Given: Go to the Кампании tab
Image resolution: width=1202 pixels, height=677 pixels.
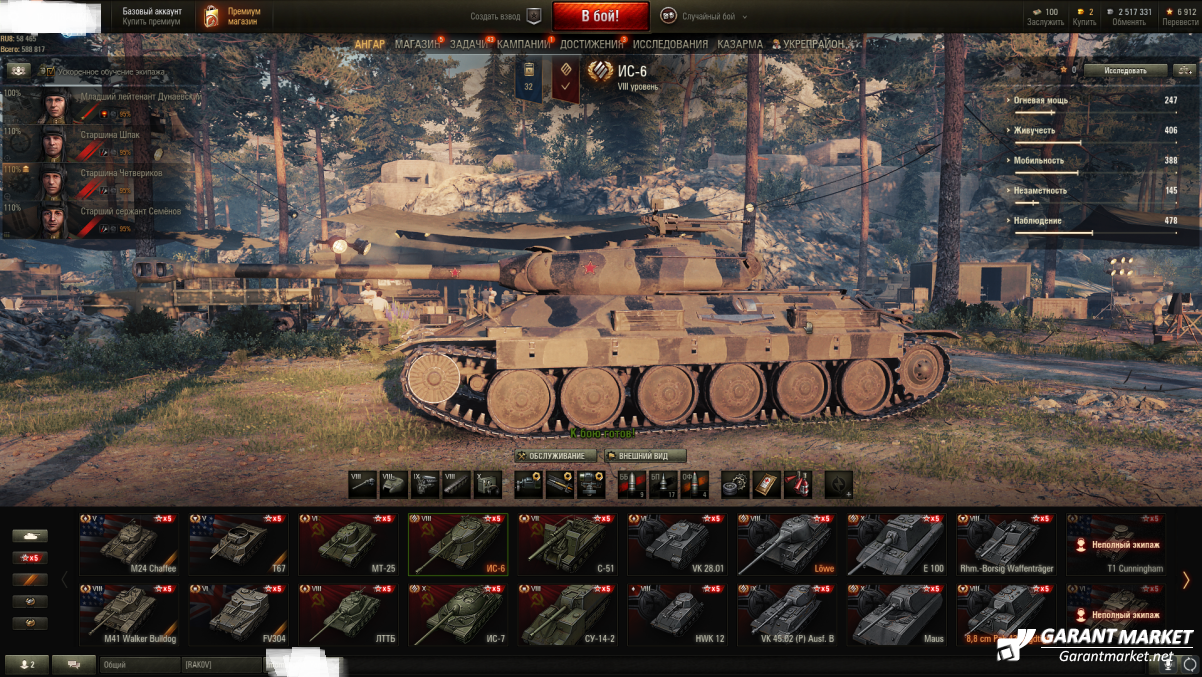Looking at the screenshot, I should [x=523, y=44].
